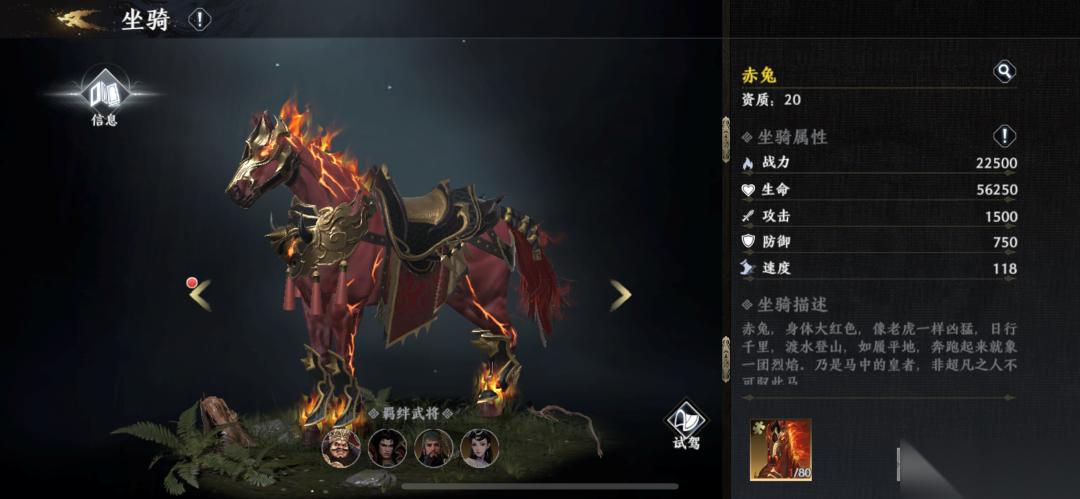Tap the 试驾 test ride button
Viewport: 1080px width, 499px height.
686,427
